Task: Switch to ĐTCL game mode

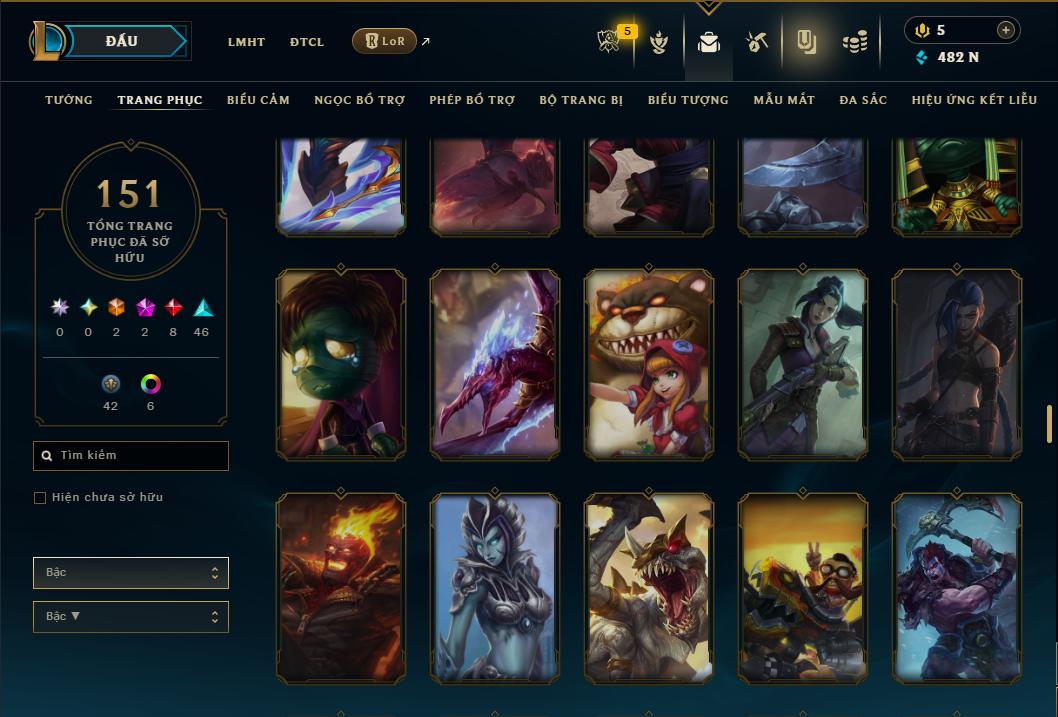Action: tap(307, 42)
